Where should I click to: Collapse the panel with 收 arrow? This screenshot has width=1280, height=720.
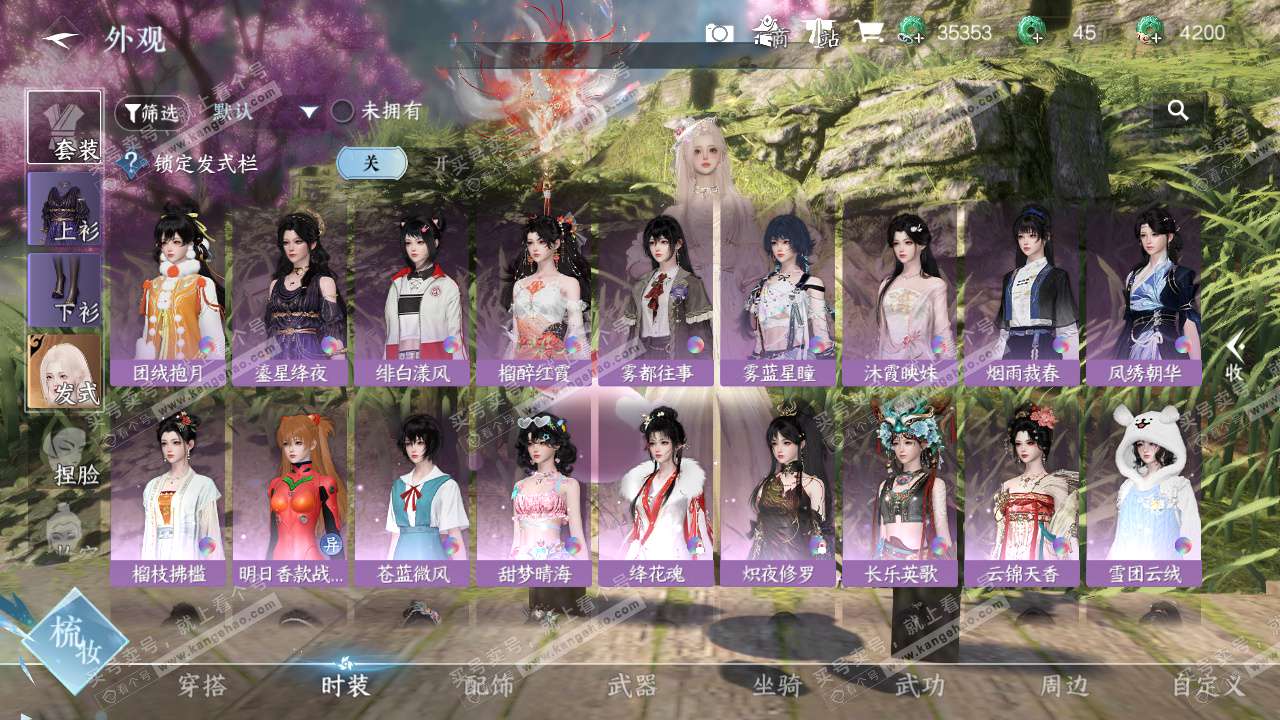1235,355
